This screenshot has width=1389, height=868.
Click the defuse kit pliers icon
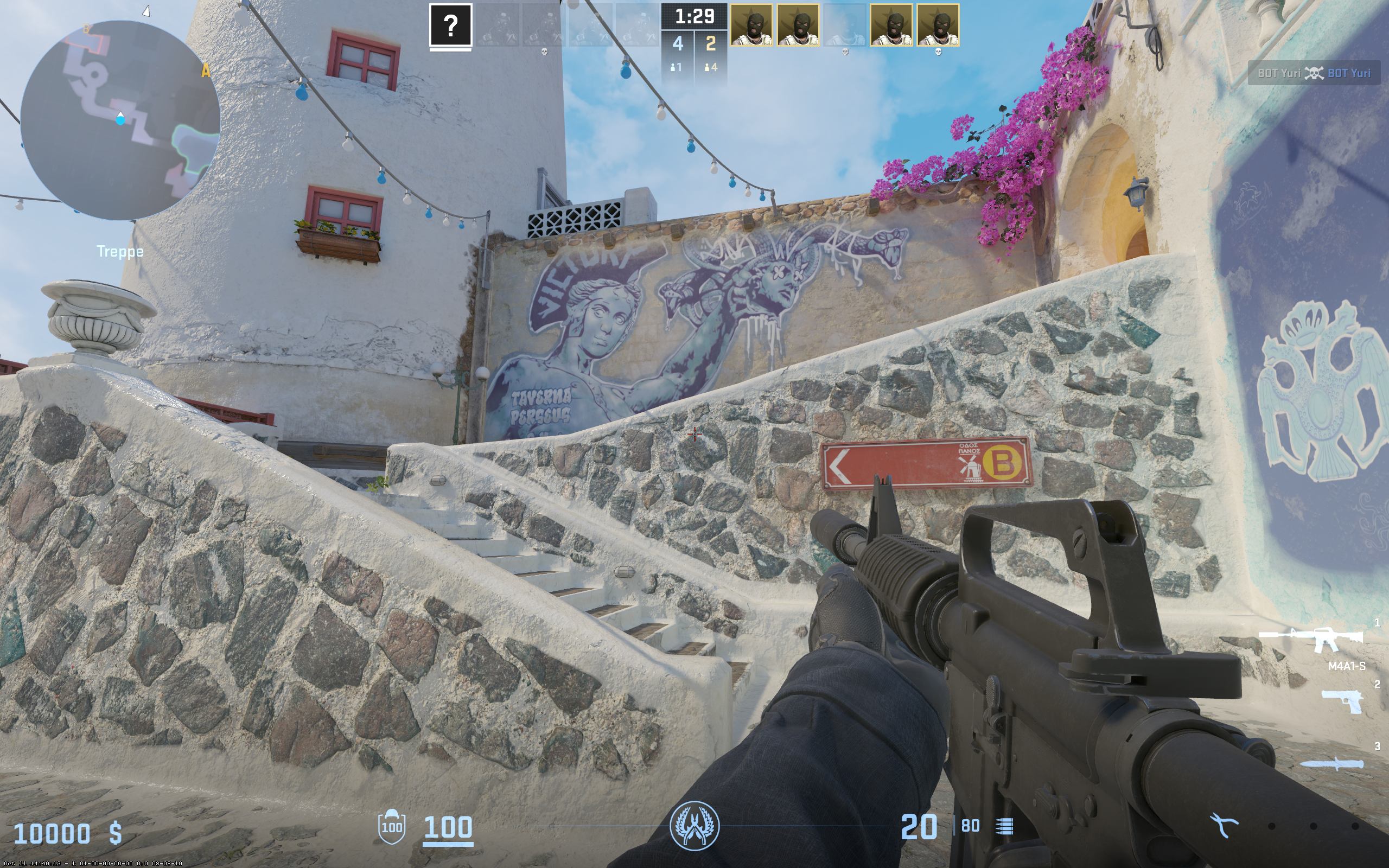click(1224, 826)
